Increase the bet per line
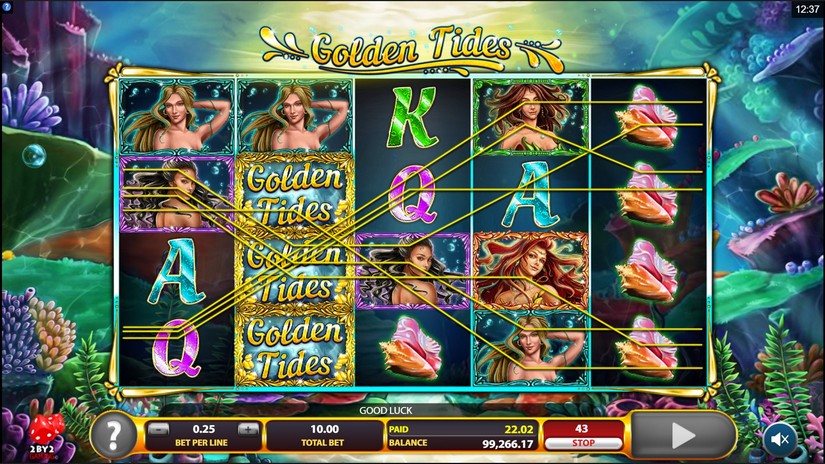The height and width of the screenshot is (464, 825). (x=249, y=429)
